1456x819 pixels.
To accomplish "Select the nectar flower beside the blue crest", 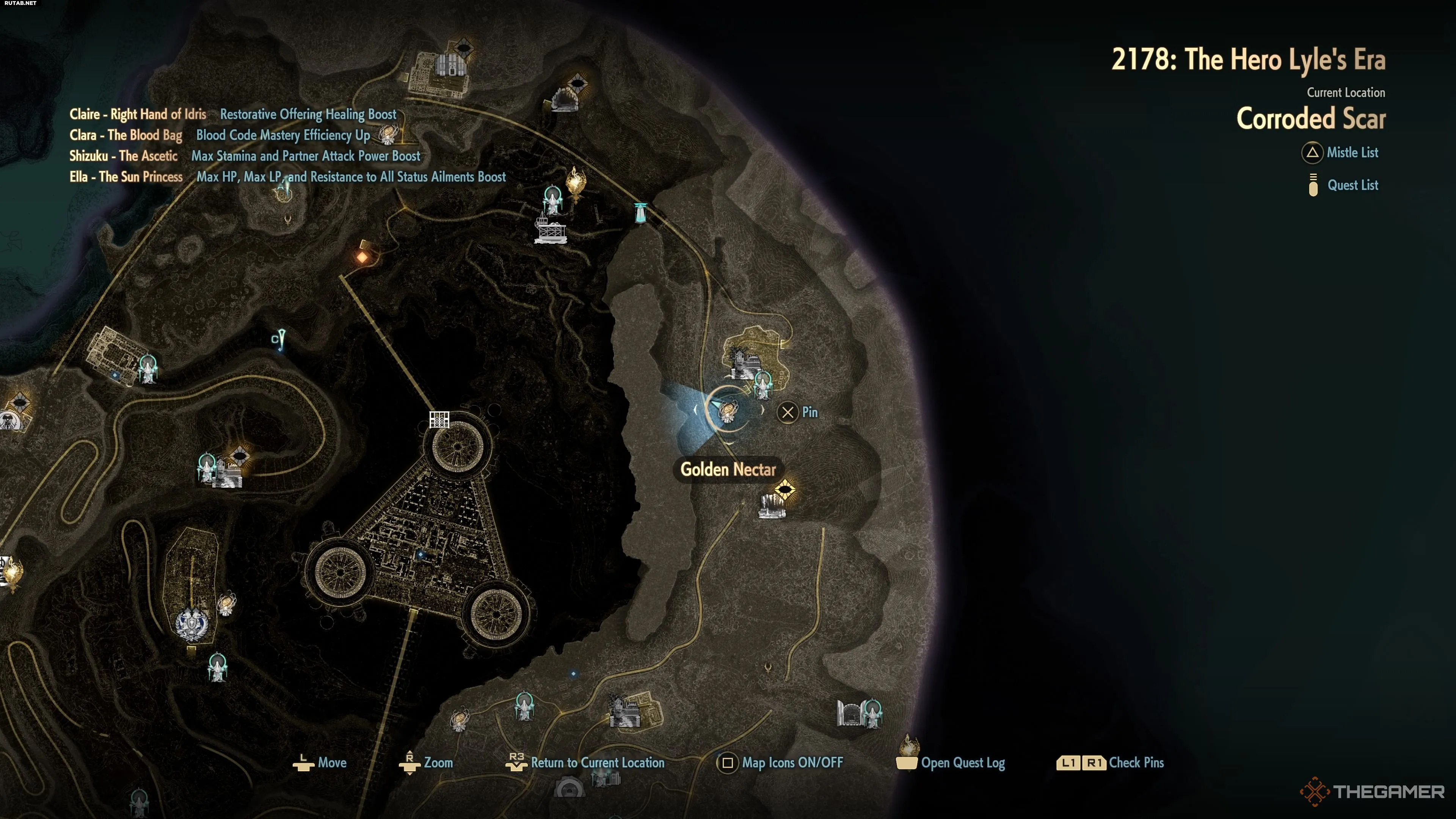I will [227, 604].
